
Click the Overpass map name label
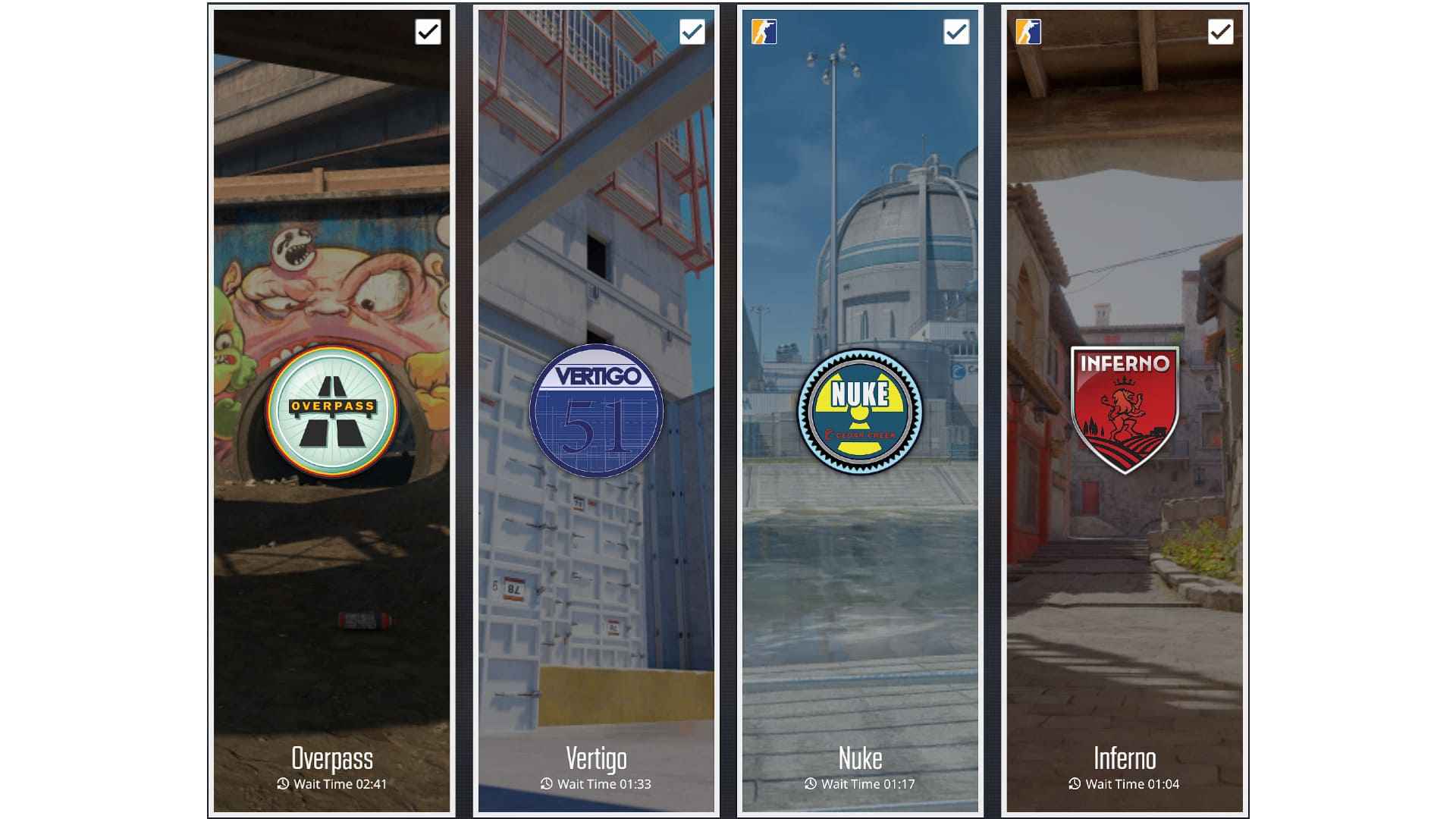click(331, 758)
